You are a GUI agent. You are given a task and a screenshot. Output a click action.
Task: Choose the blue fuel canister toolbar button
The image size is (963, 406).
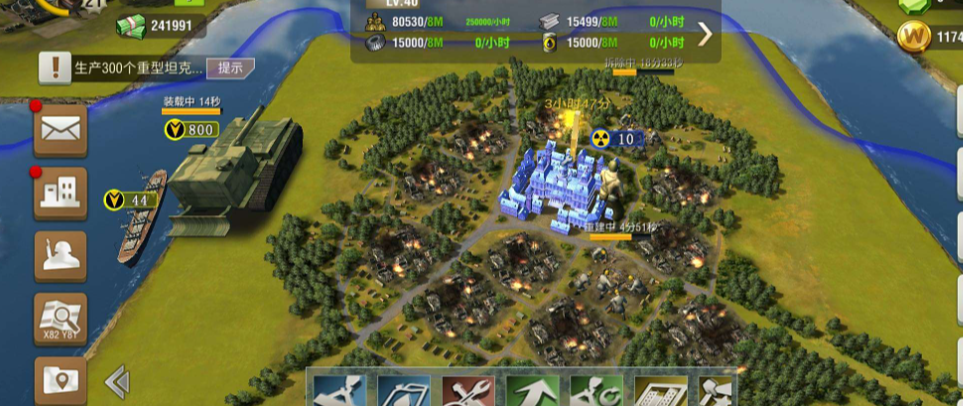403,390
